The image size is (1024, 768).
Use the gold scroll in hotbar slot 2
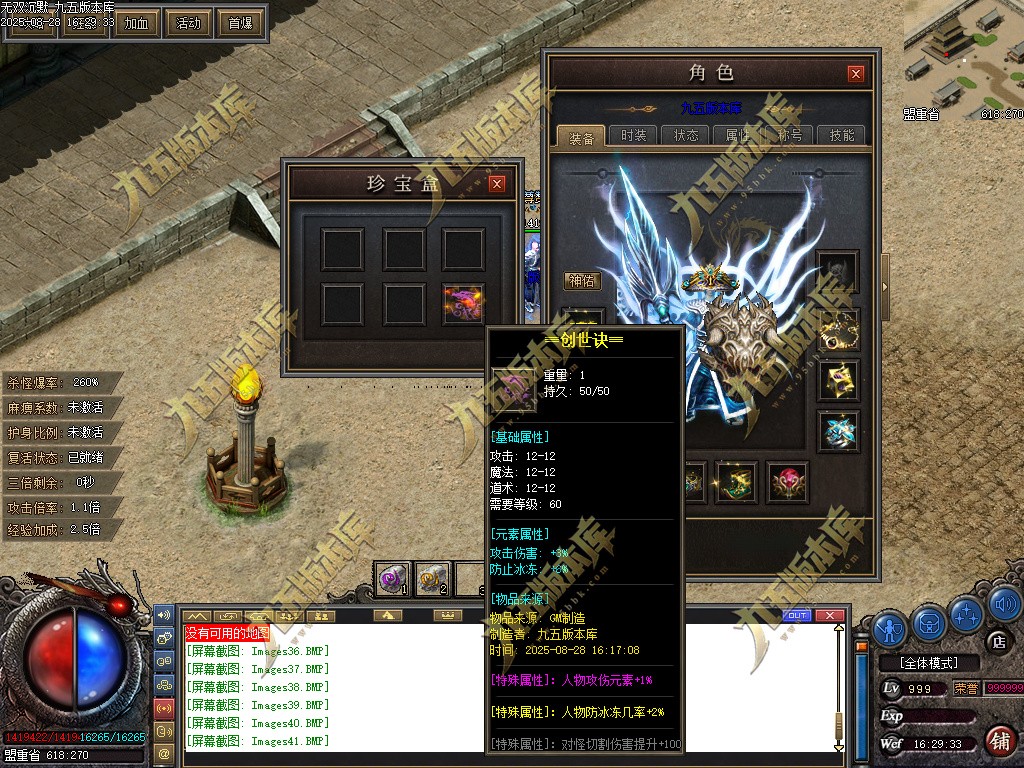coord(433,578)
